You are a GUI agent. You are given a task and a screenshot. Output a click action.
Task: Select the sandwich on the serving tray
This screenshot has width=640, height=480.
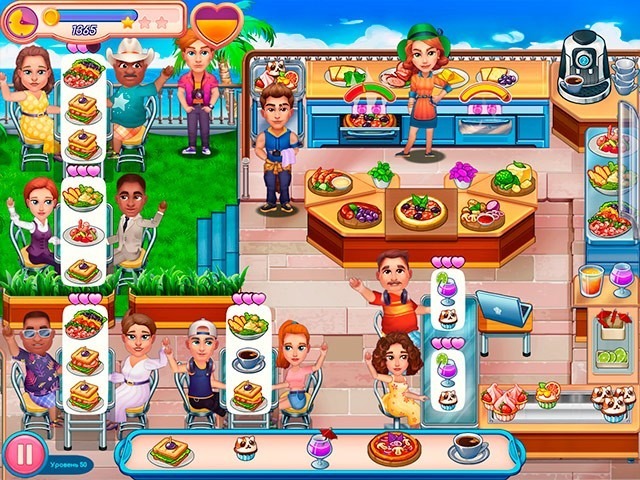pyautogui.click(x=171, y=451)
